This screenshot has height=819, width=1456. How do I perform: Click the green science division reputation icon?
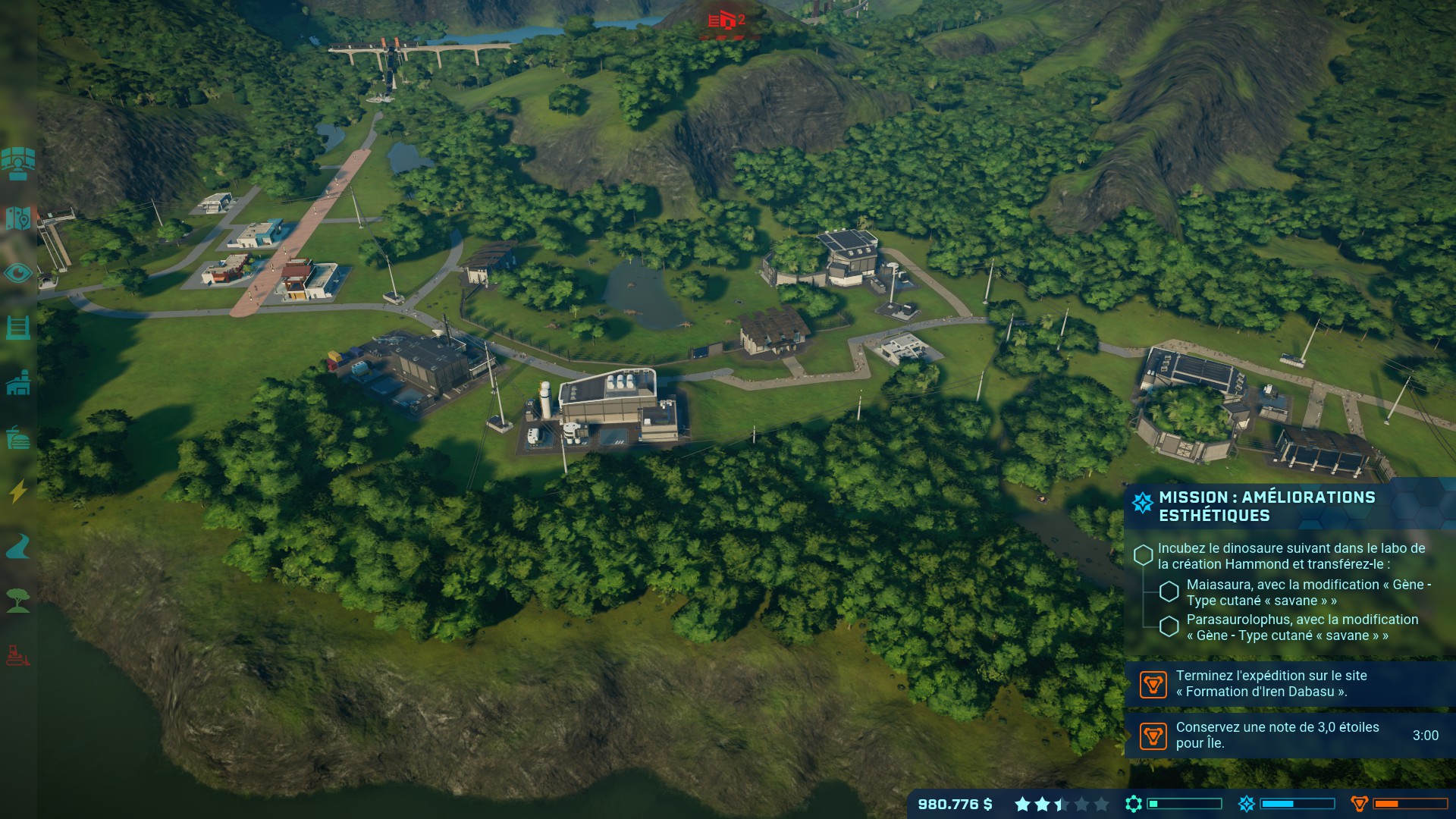tap(1134, 804)
